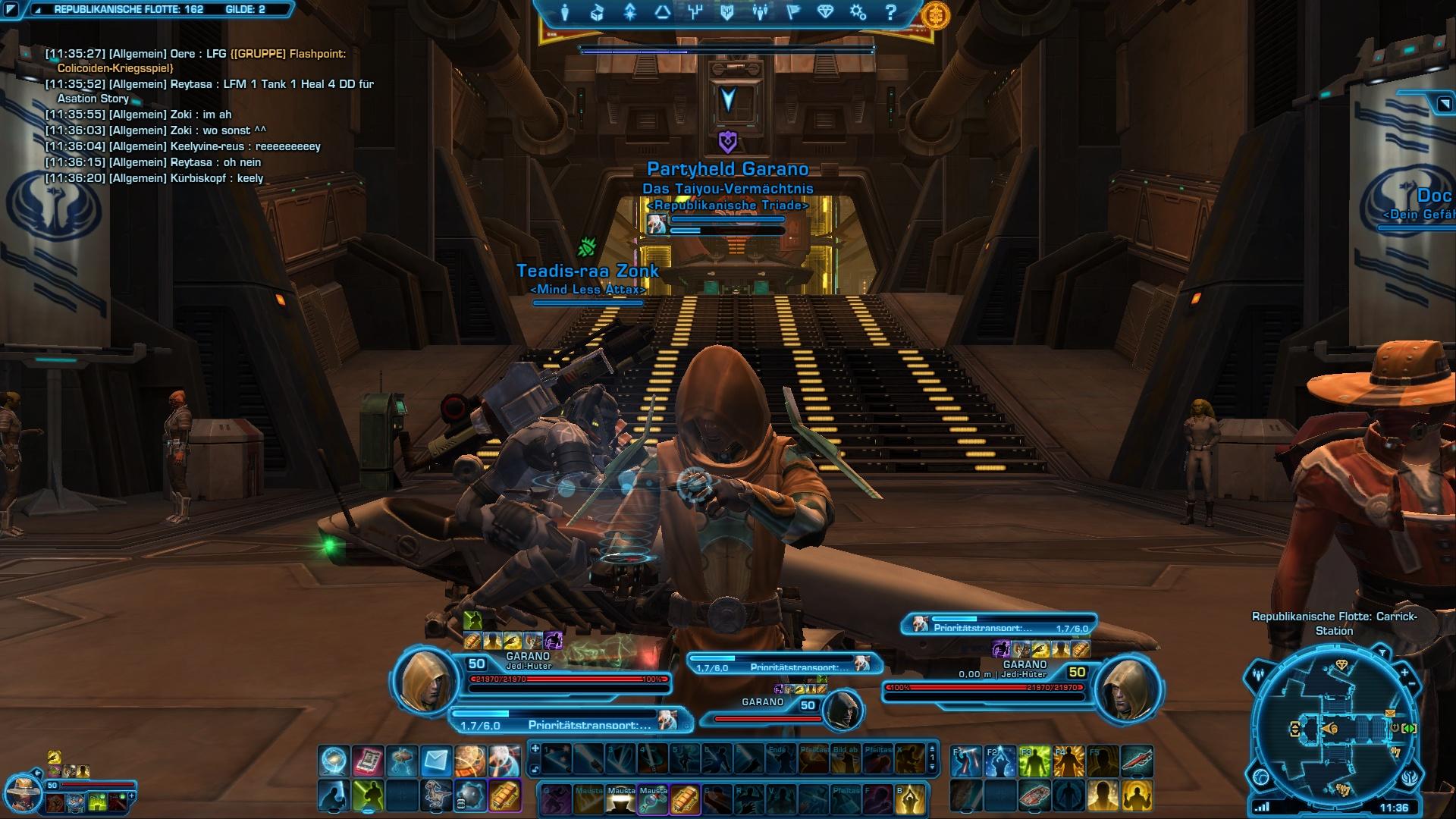The width and height of the screenshot is (1456, 819).
Task: Zoom in the minimap with the plus button
Action: [x=1404, y=673]
